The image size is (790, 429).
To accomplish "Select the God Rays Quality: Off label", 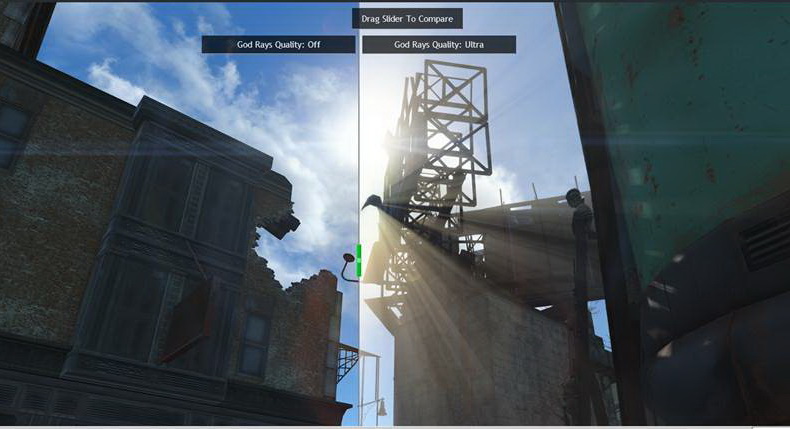I will [x=278, y=45].
